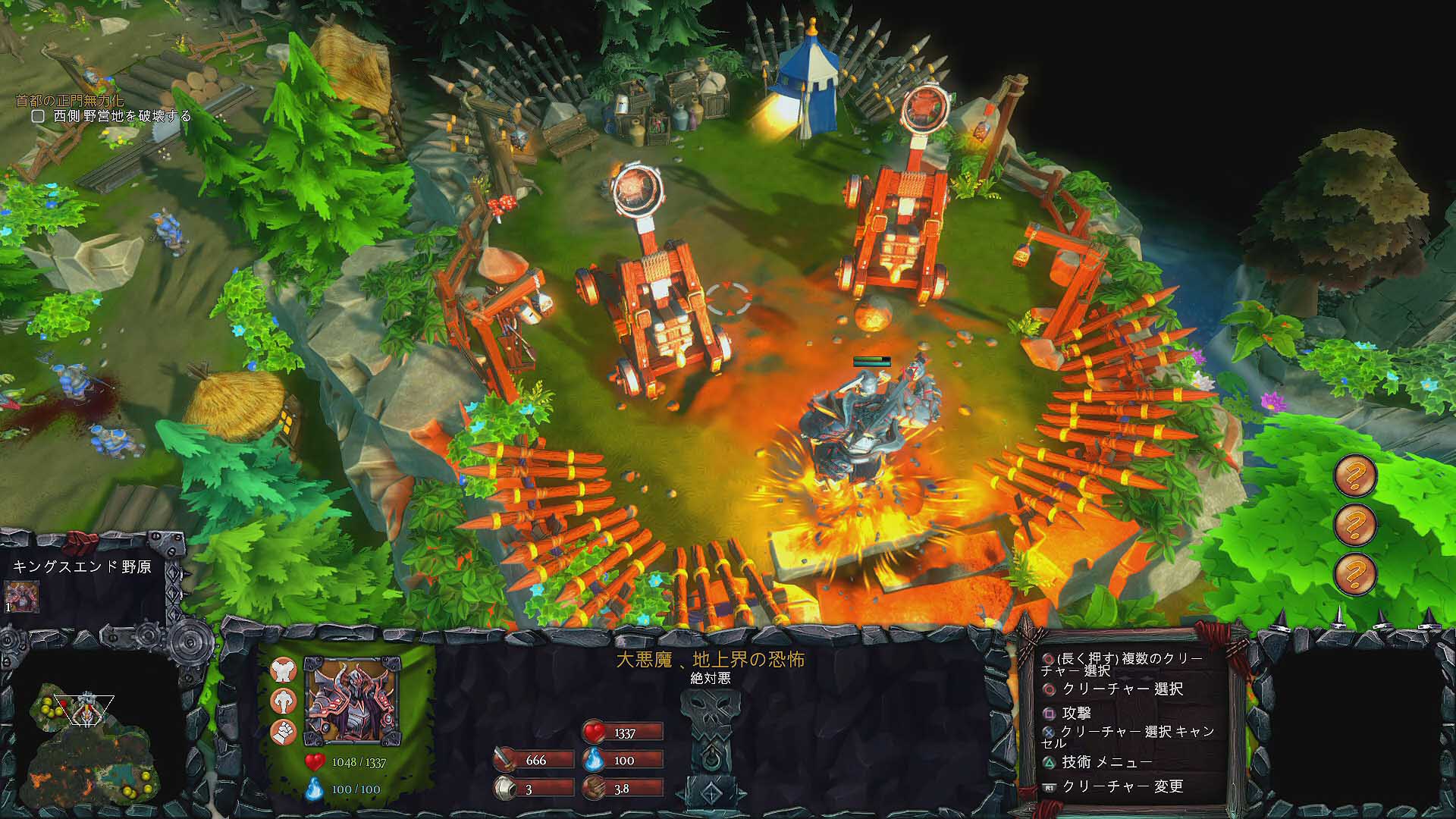The height and width of the screenshot is (819, 1456).
Task: Click the R1 クリーチャー変更 hint icon
Action: (x=1050, y=786)
